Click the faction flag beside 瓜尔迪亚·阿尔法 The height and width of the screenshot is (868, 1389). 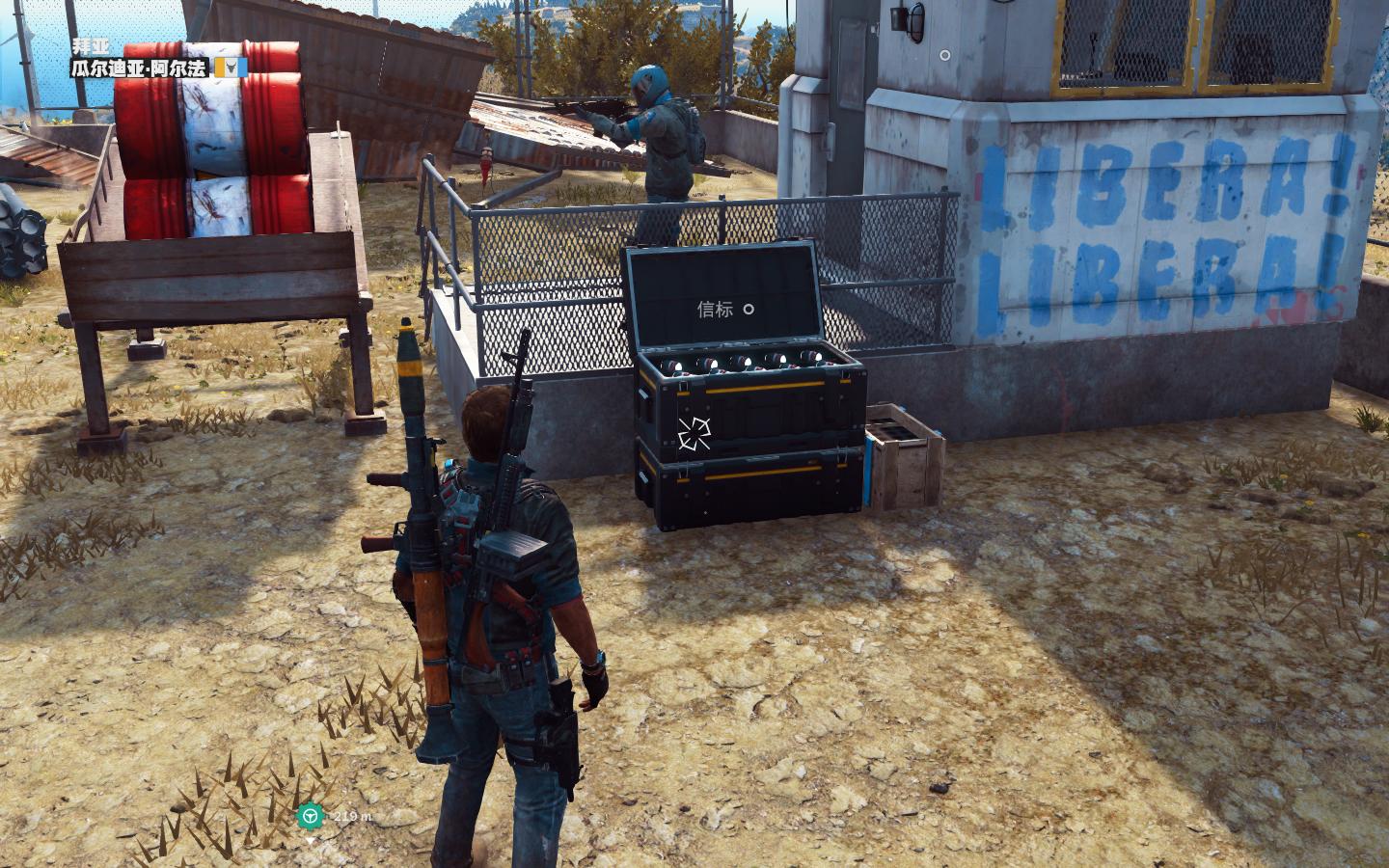point(231,67)
